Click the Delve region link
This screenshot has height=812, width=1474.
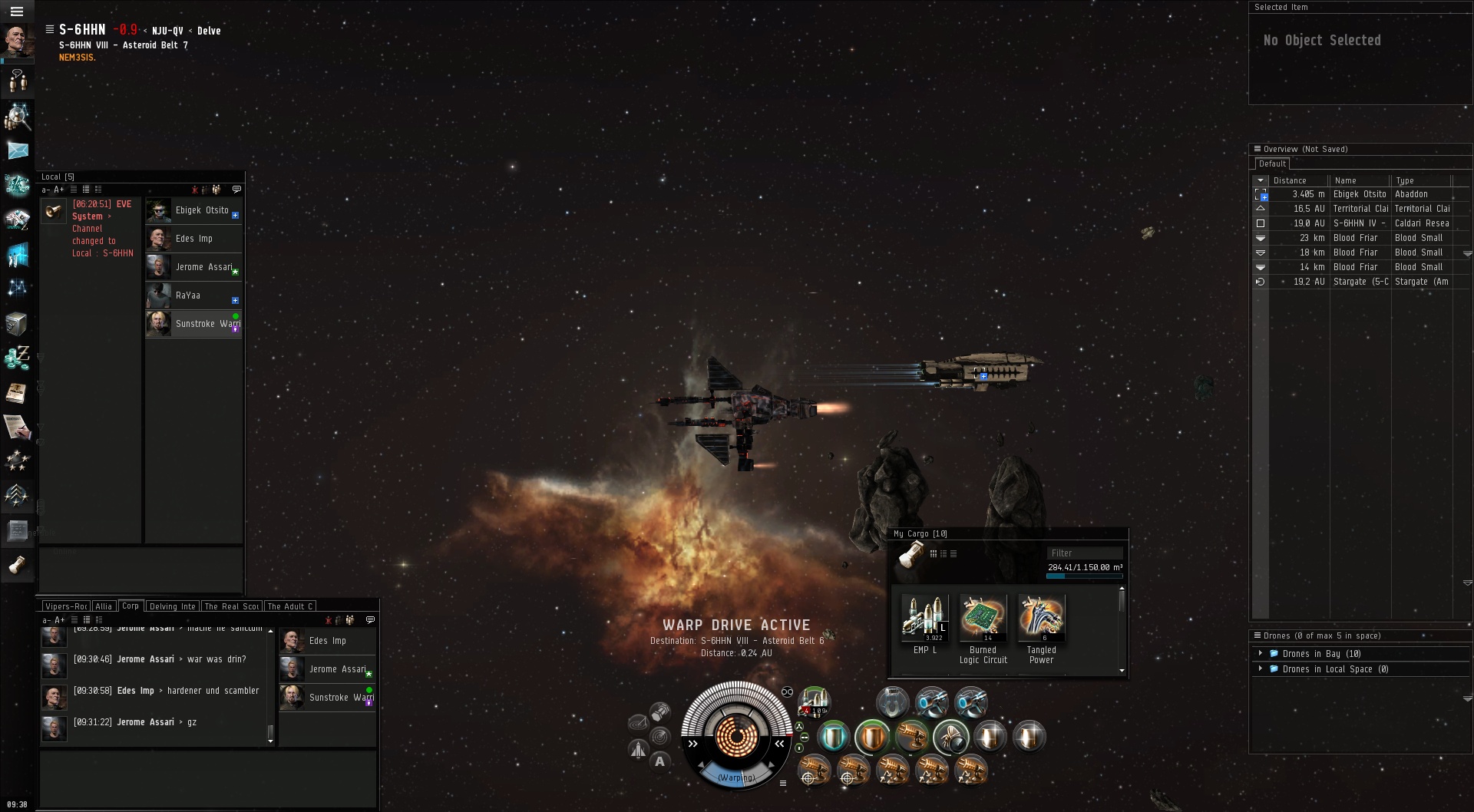pyautogui.click(x=209, y=31)
